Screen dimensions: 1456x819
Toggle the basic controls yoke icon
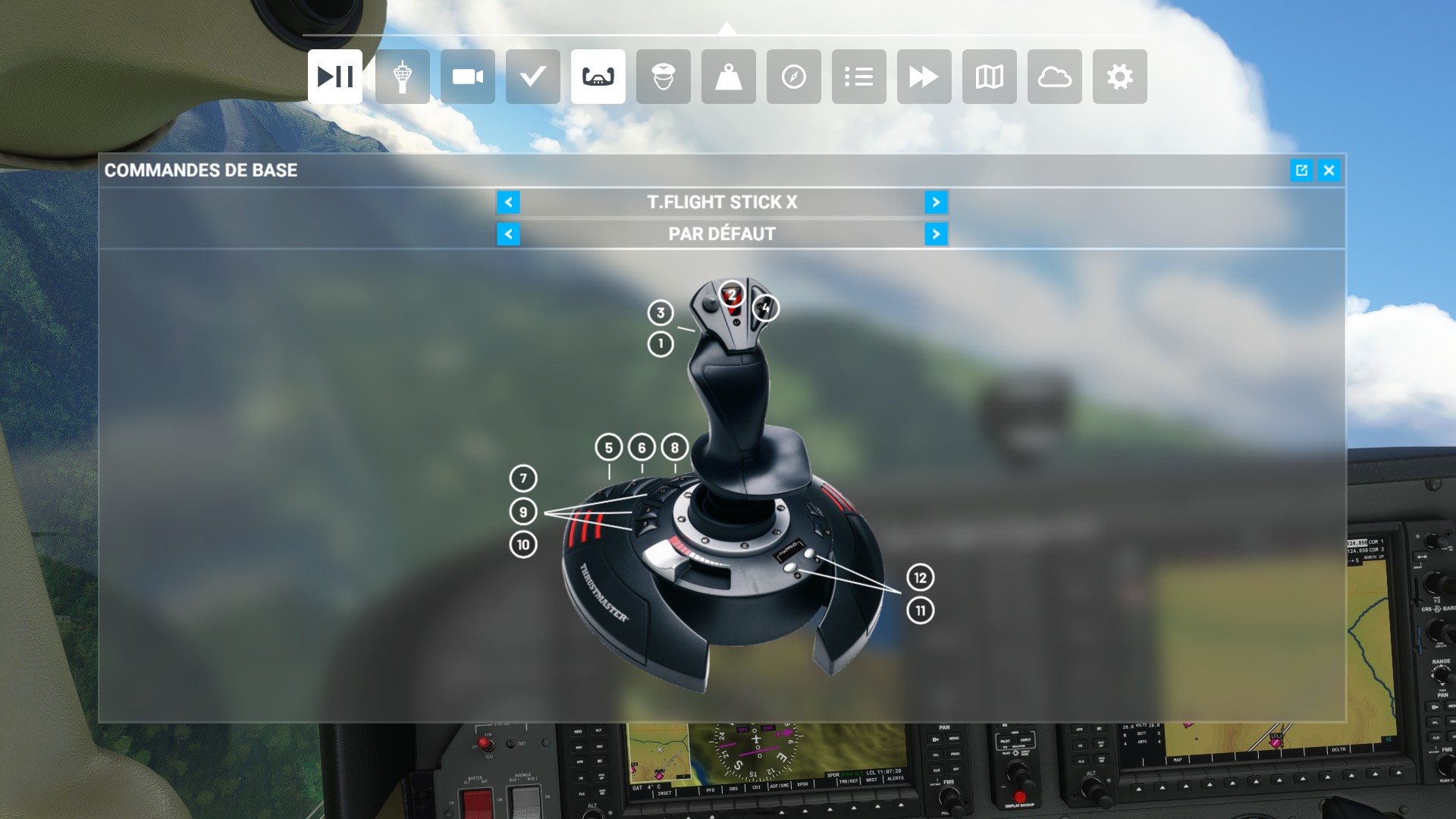pos(598,77)
